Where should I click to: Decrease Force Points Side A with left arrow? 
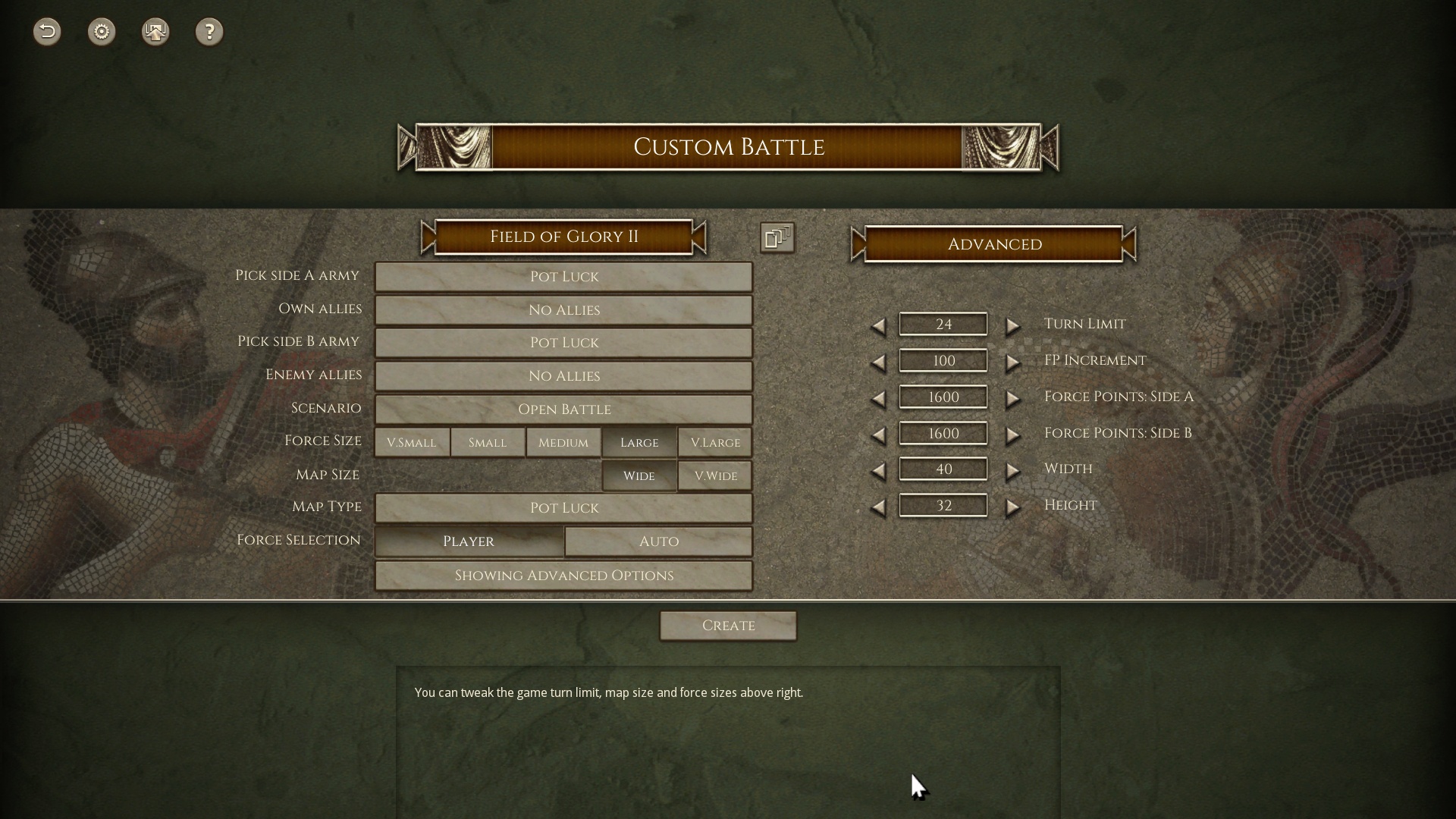(x=880, y=398)
